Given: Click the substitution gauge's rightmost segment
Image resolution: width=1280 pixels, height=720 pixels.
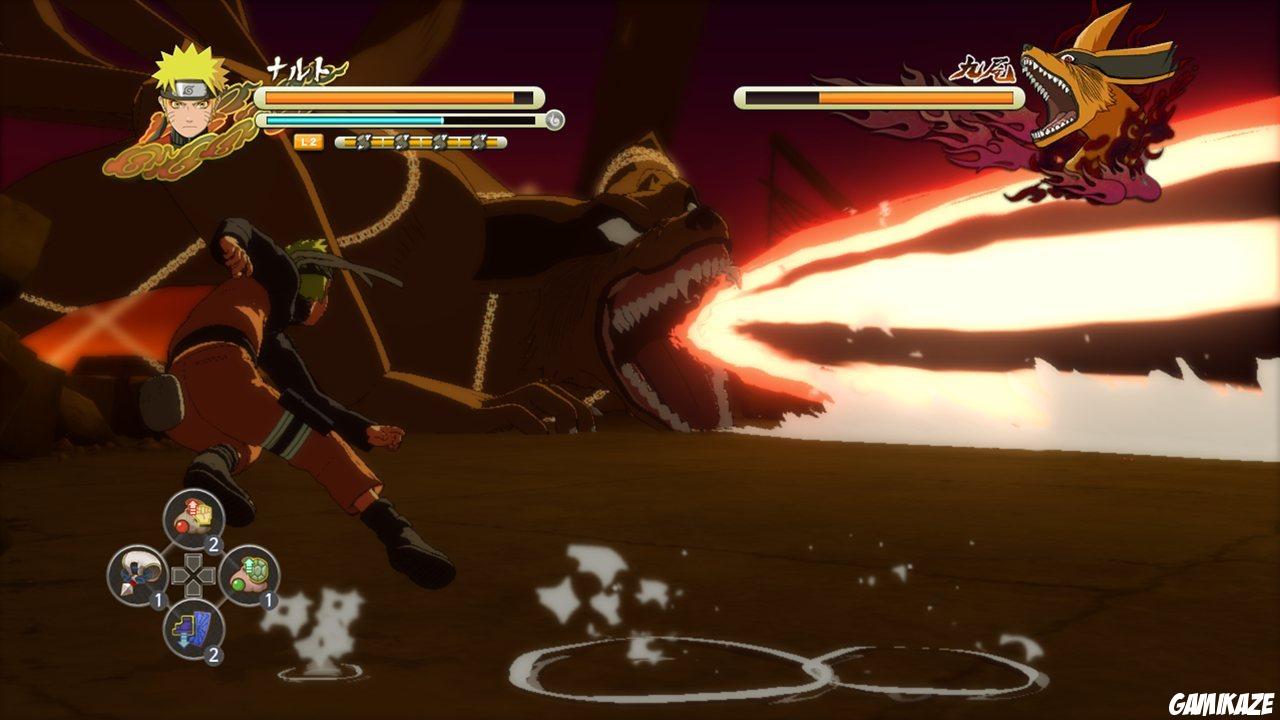Looking at the screenshot, I should (494, 142).
